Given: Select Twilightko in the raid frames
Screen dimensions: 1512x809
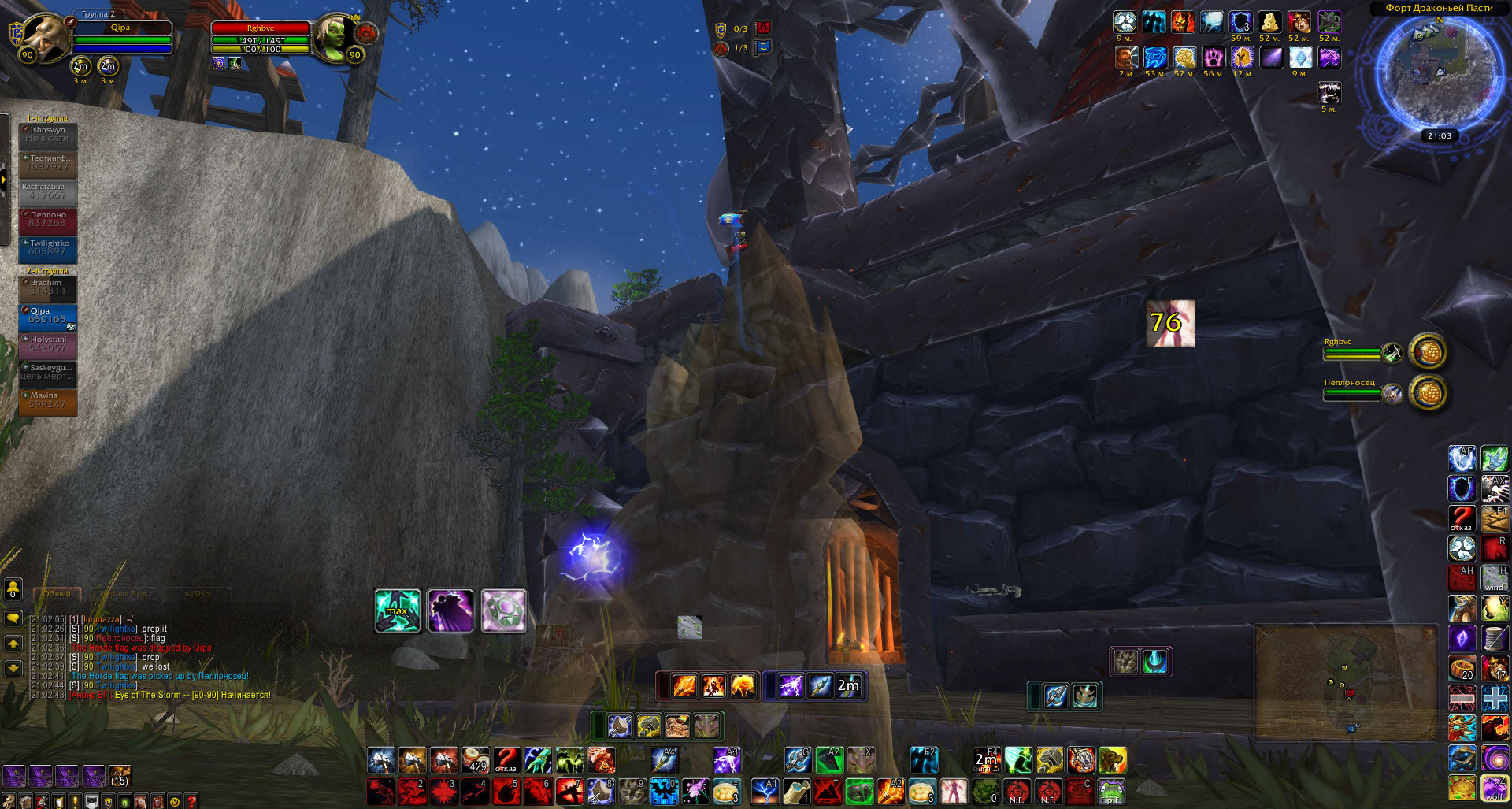Looking at the screenshot, I should (48, 248).
